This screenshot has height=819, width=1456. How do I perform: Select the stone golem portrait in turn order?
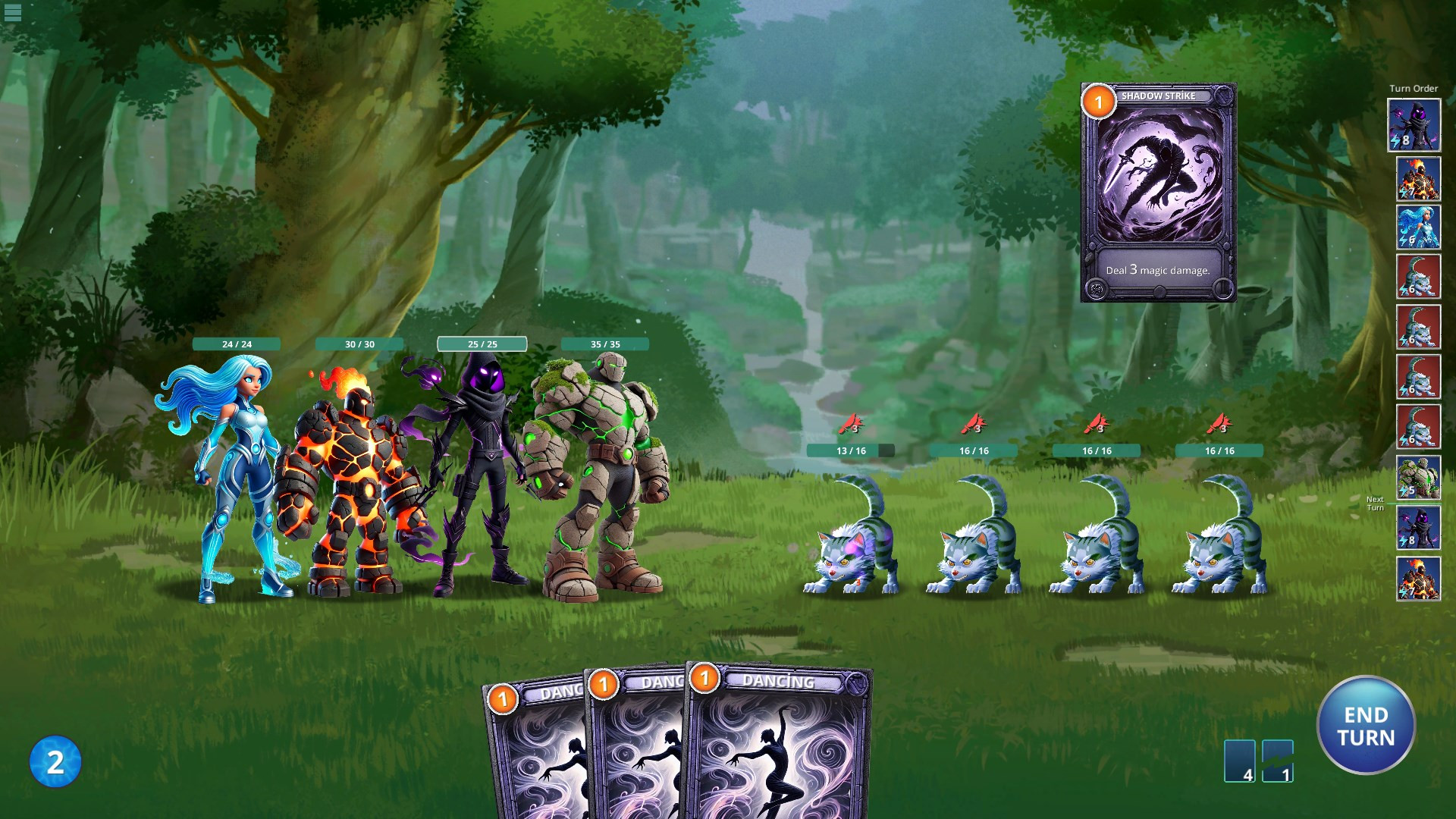click(x=1418, y=477)
